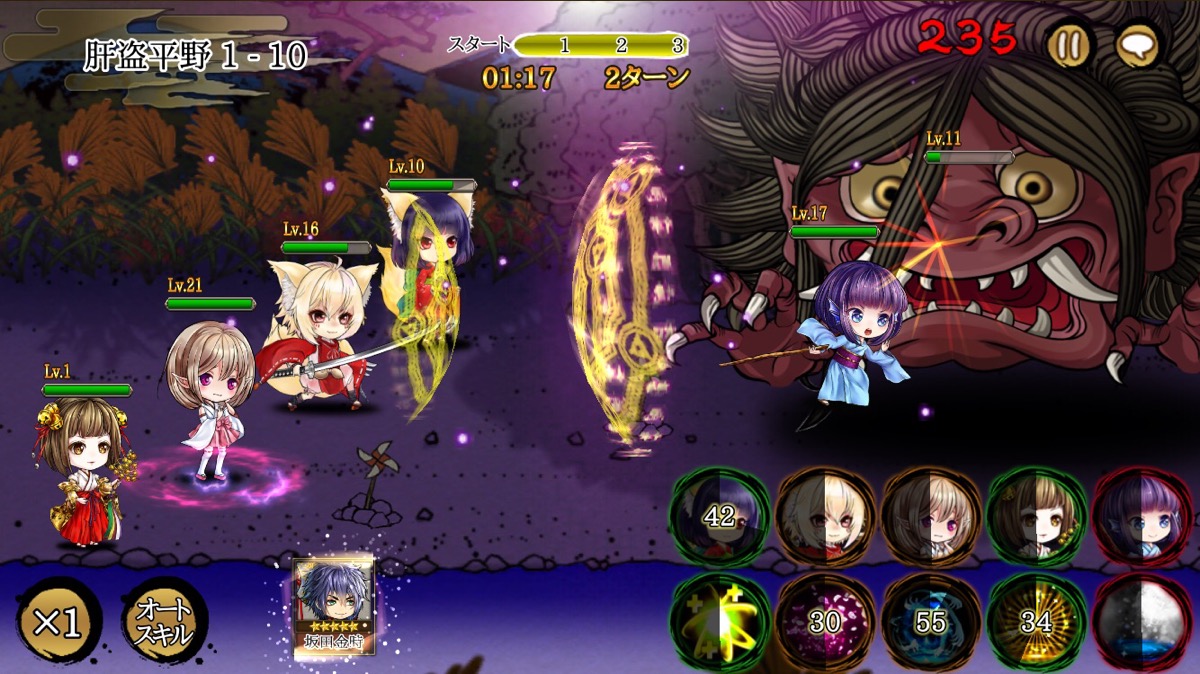Select the 坂田金時 five-star character card
The width and height of the screenshot is (1200, 674).
[x=333, y=606]
